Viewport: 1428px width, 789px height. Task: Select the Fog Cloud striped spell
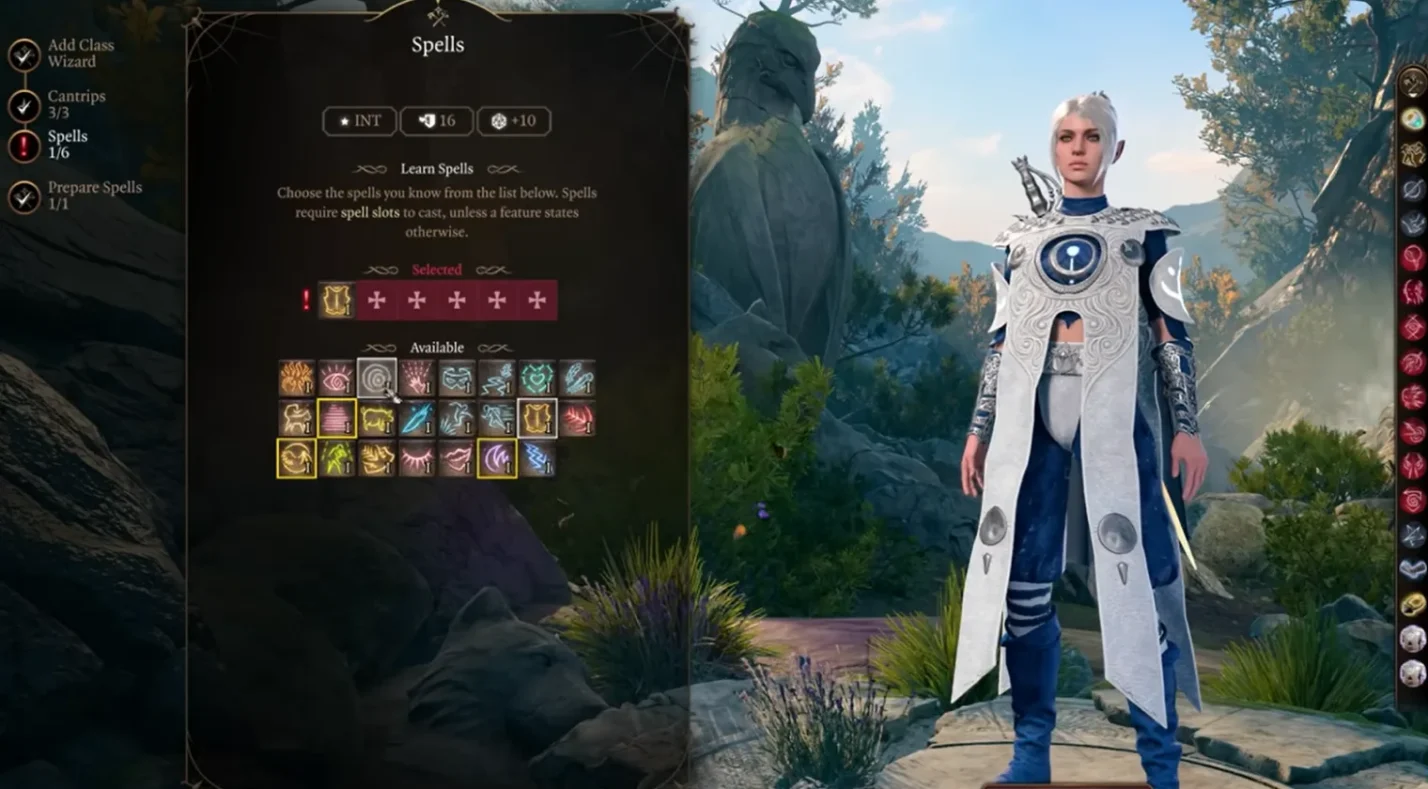337,419
